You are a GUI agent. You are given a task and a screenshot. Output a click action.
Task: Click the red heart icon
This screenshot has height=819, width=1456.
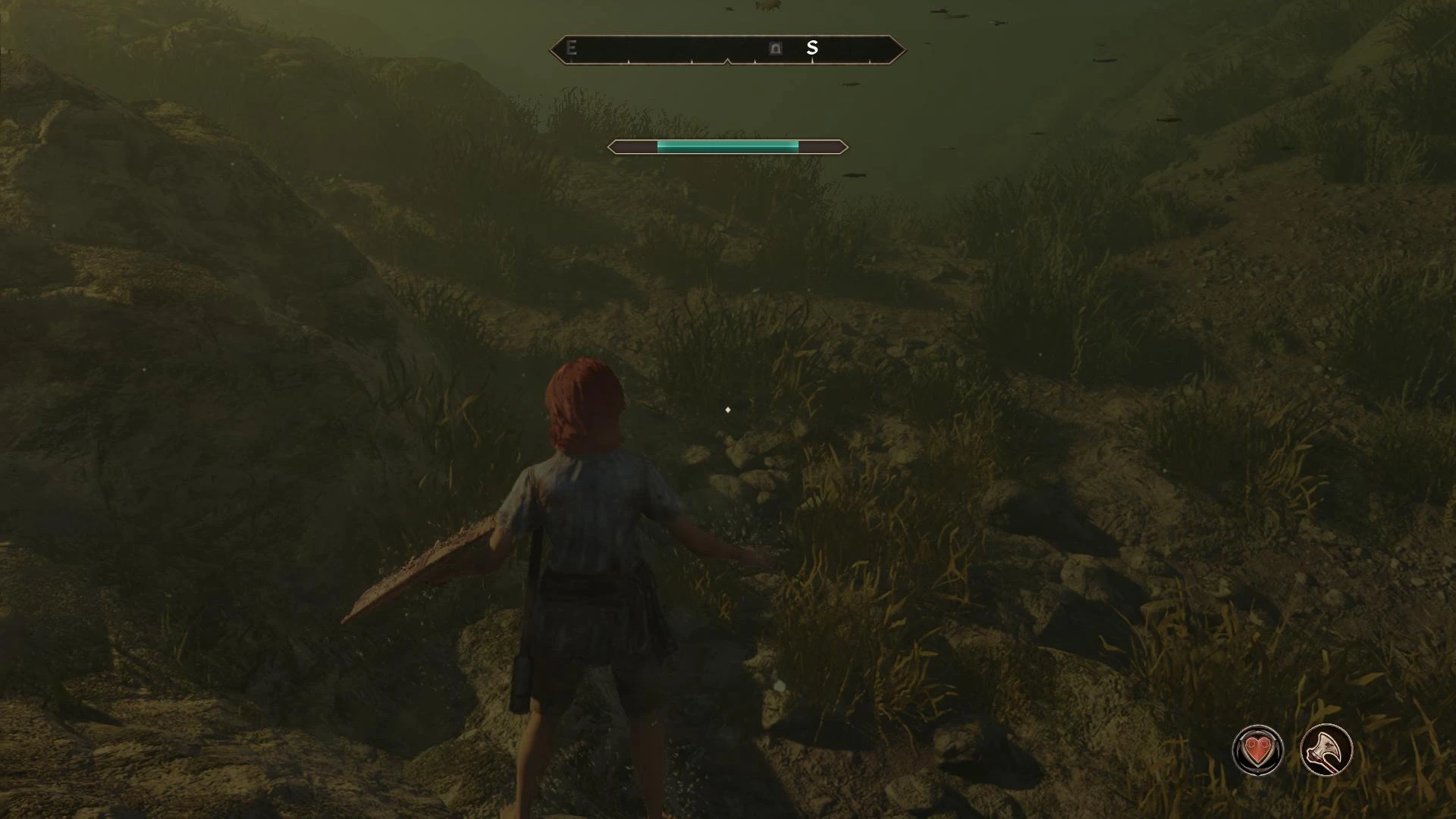1258,751
